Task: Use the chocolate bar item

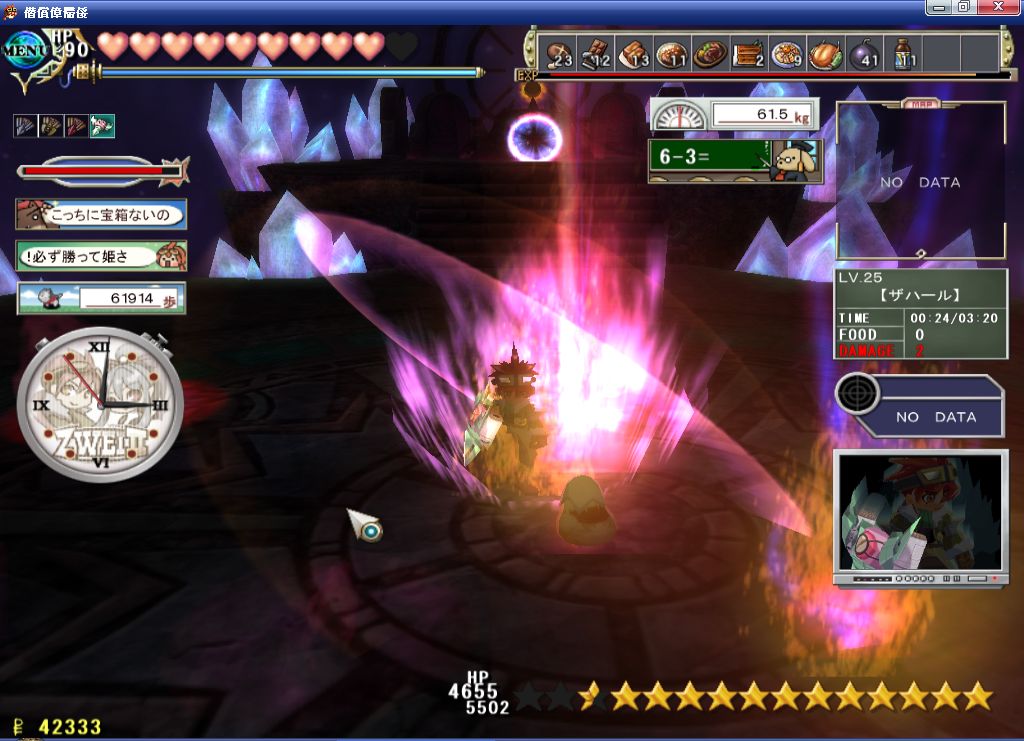Action: (595, 53)
